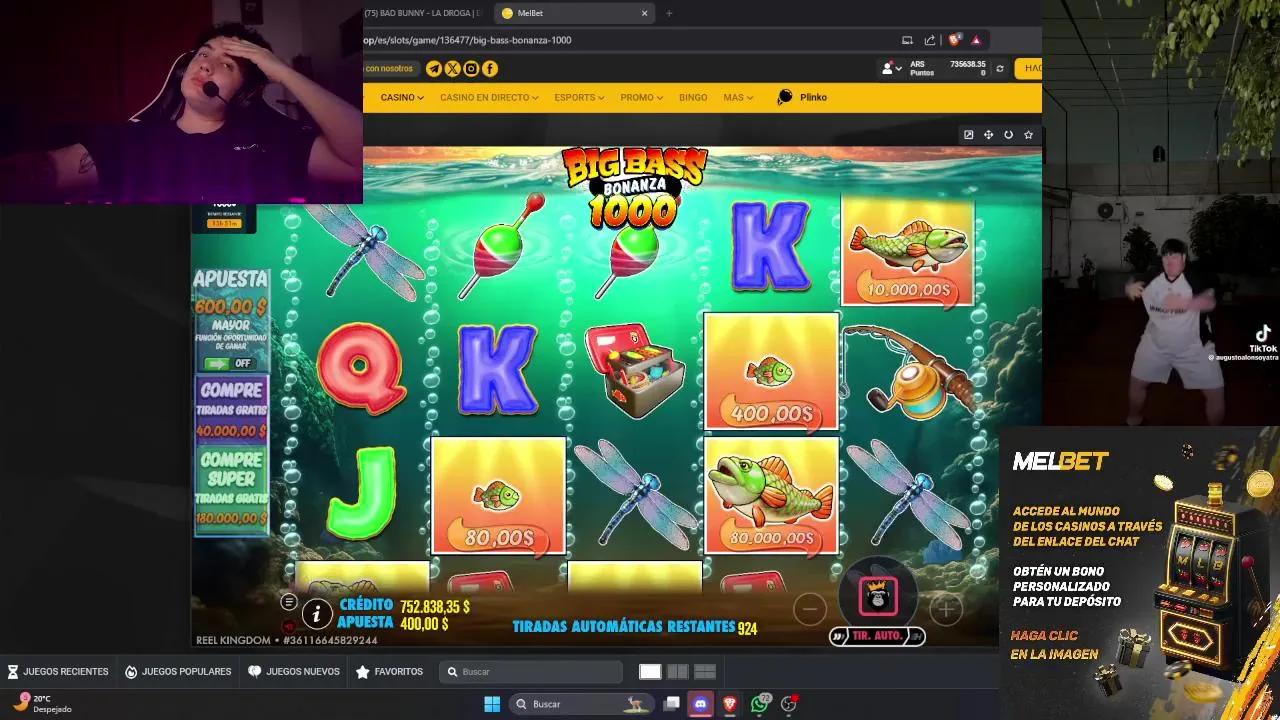Open game rules via the info (i) icon
This screenshot has width=1280, height=720.
tap(317, 614)
